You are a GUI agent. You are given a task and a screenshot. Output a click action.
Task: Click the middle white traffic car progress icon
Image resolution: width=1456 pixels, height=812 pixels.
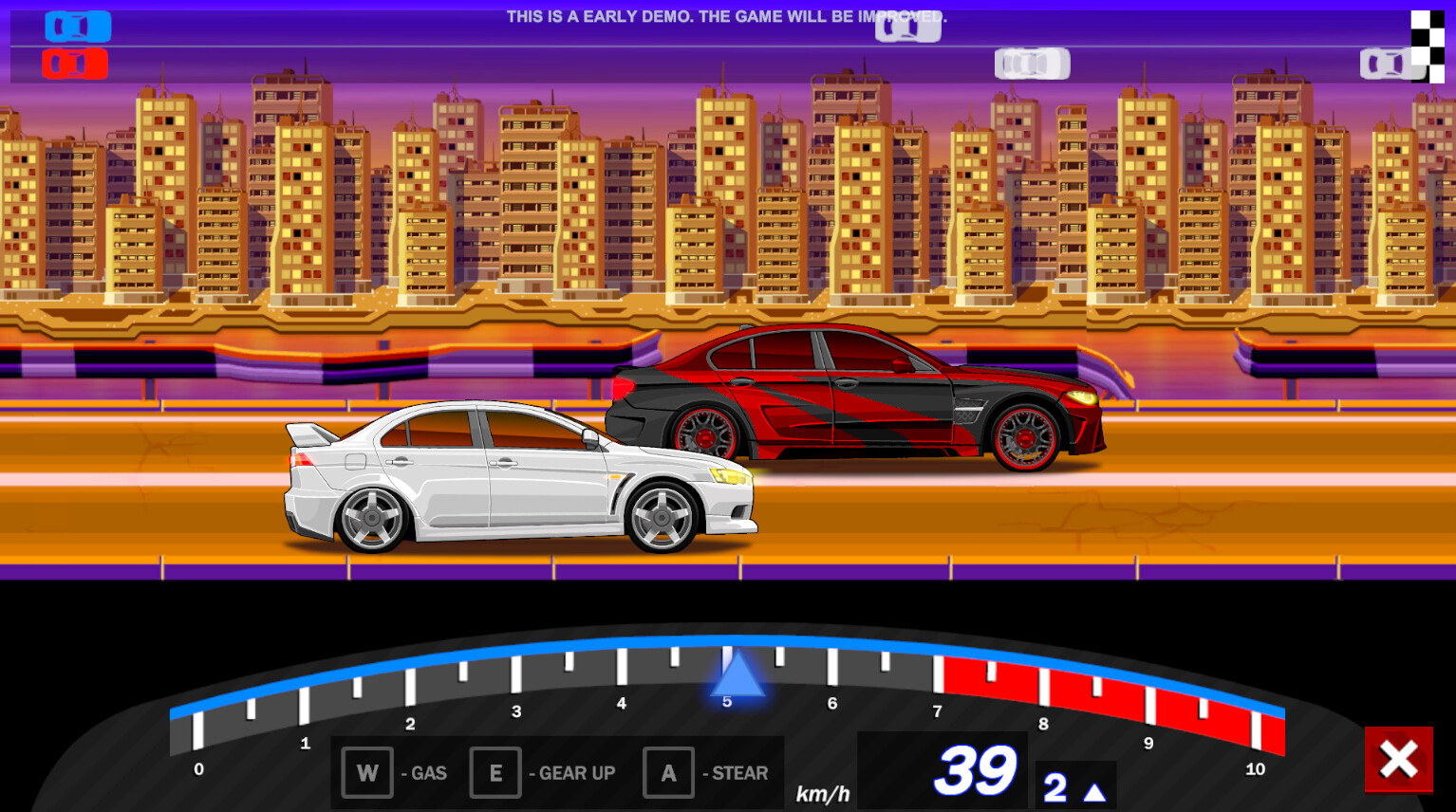tap(1031, 64)
